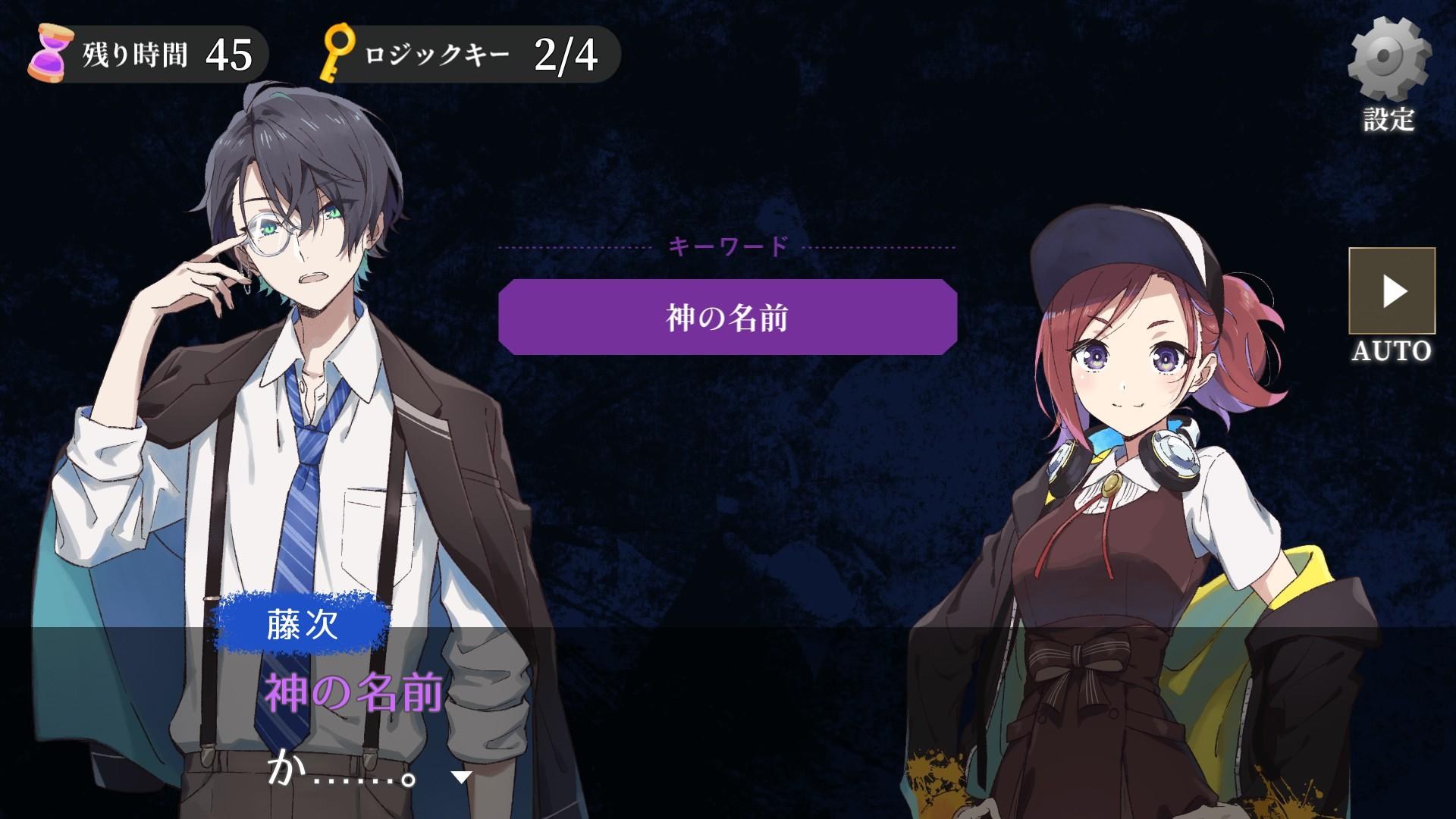Screen dimensions: 1456x819
Task: Click the golden key ロジックキー icon
Action: [340, 52]
